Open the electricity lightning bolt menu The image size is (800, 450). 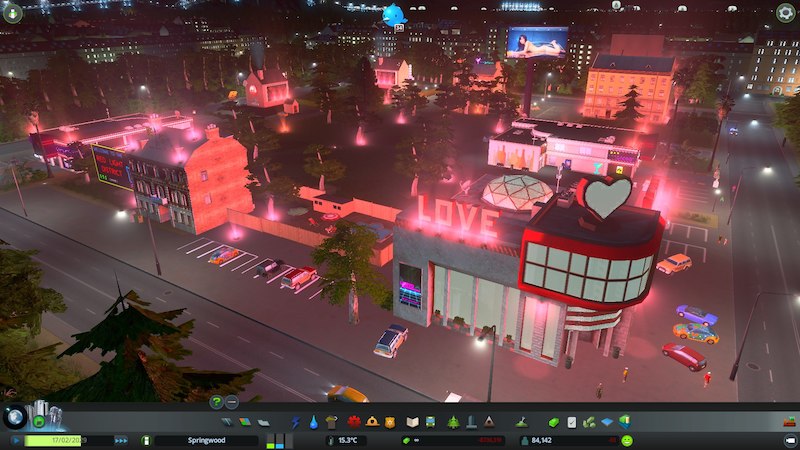pyautogui.click(x=296, y=423)
